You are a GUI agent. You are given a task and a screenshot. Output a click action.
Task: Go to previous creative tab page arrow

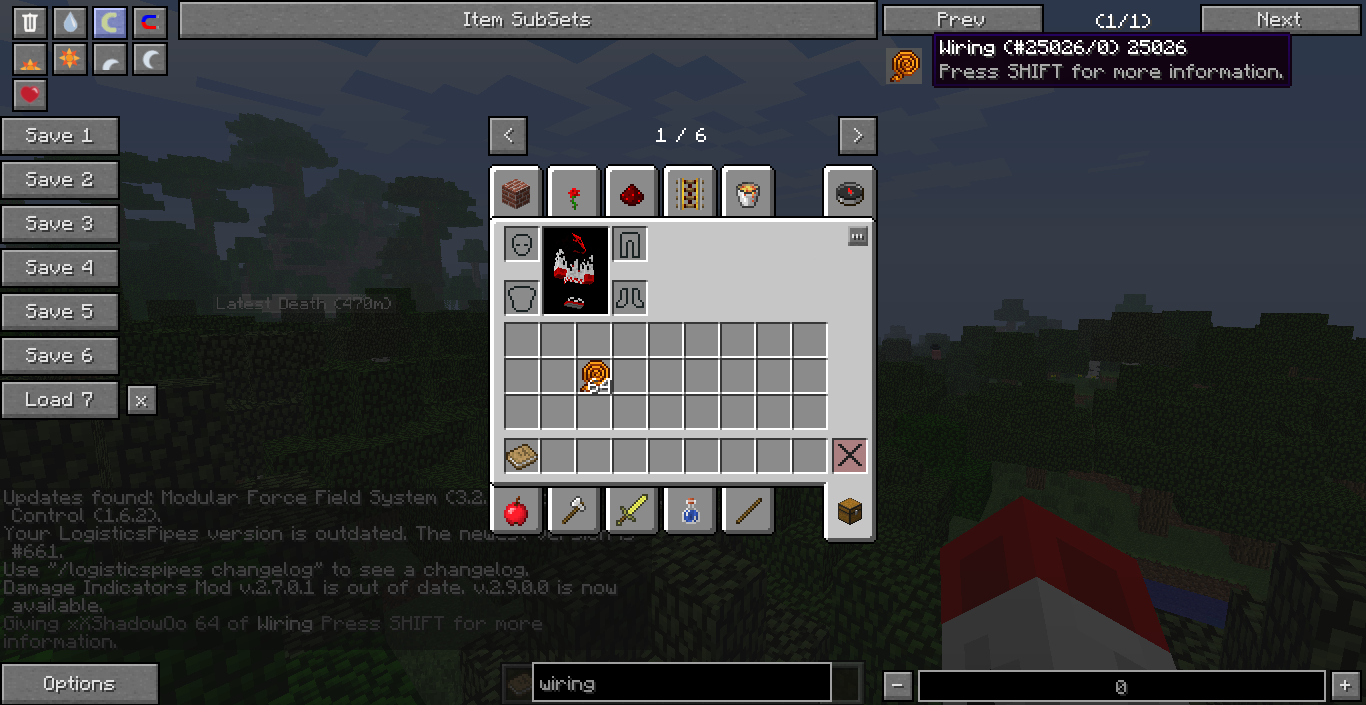pyautogui.click(x=508, y=135)
